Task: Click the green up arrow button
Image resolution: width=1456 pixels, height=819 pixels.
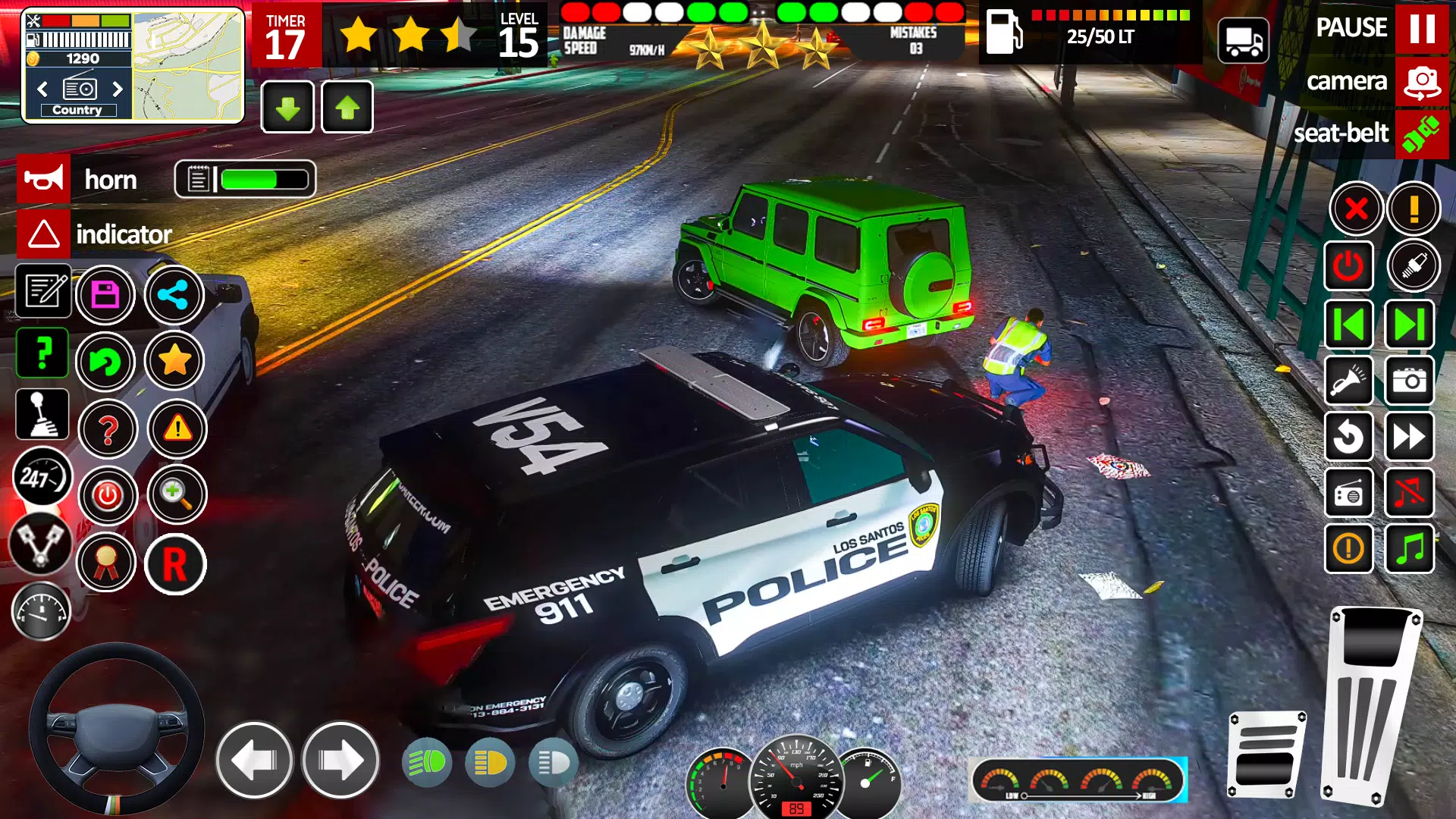Action: click(347, 108)
